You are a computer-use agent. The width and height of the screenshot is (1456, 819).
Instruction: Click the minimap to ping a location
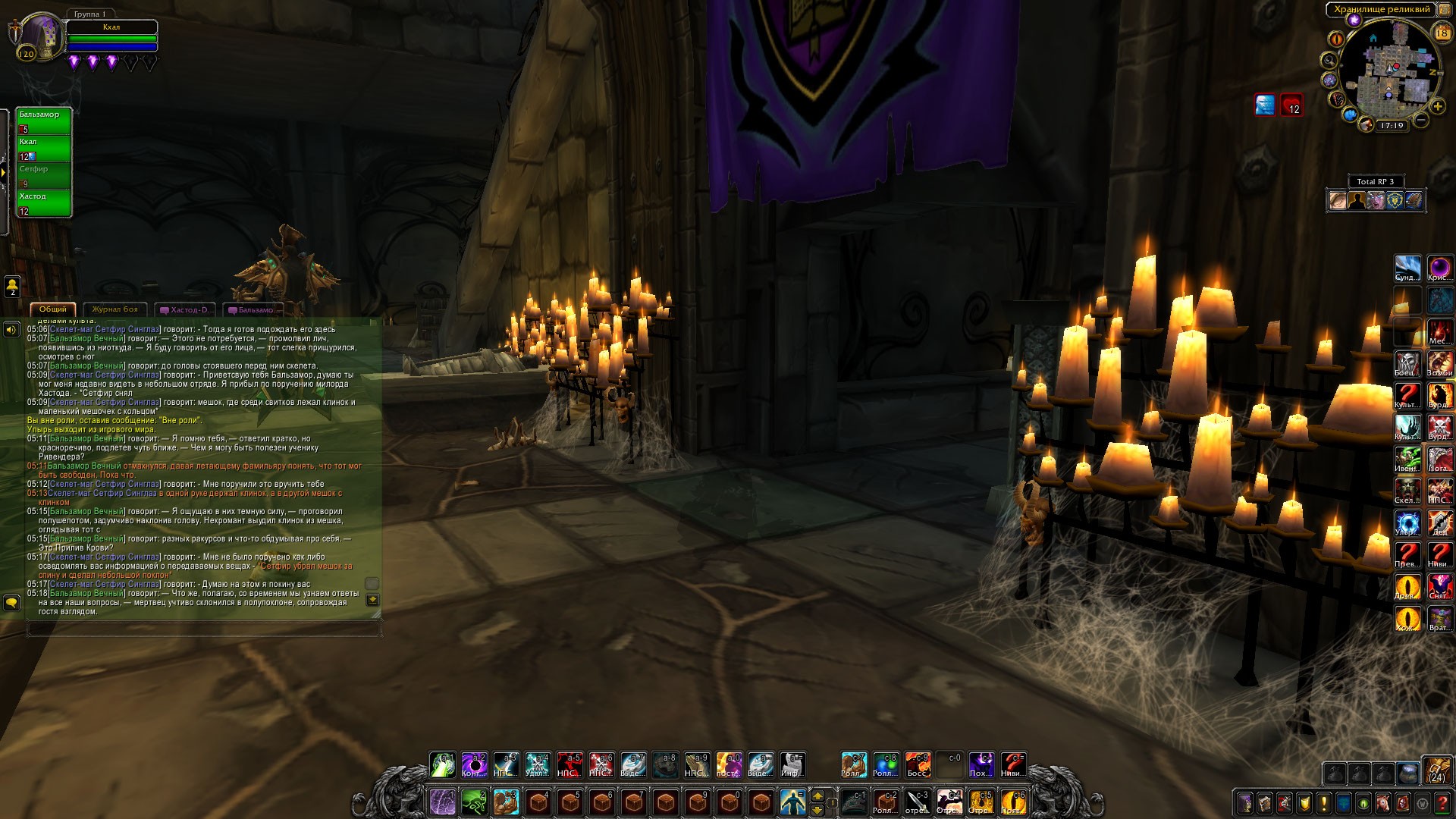tap(1389, 72)
